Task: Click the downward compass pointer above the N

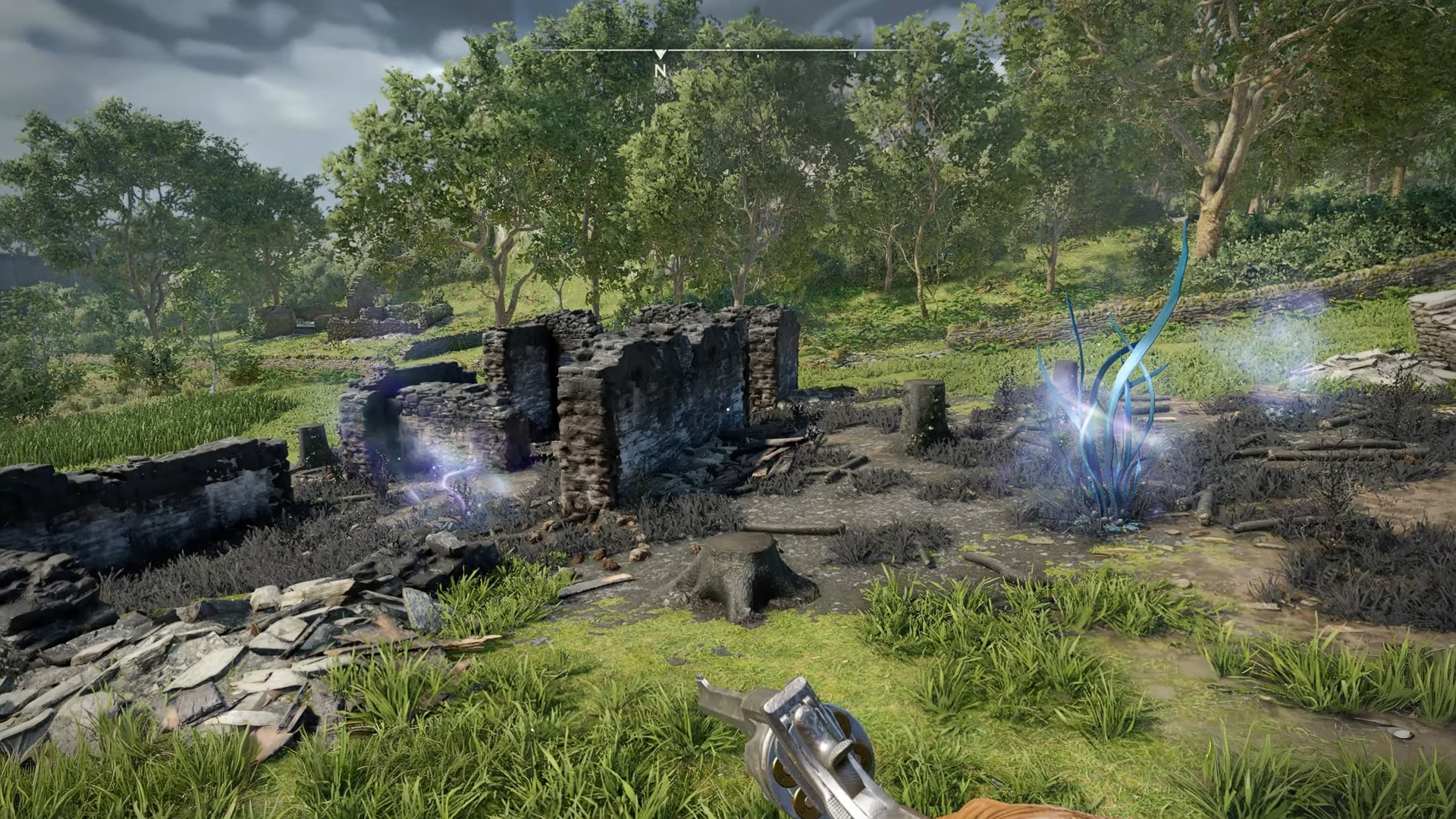Action: (x=661, y=53)
